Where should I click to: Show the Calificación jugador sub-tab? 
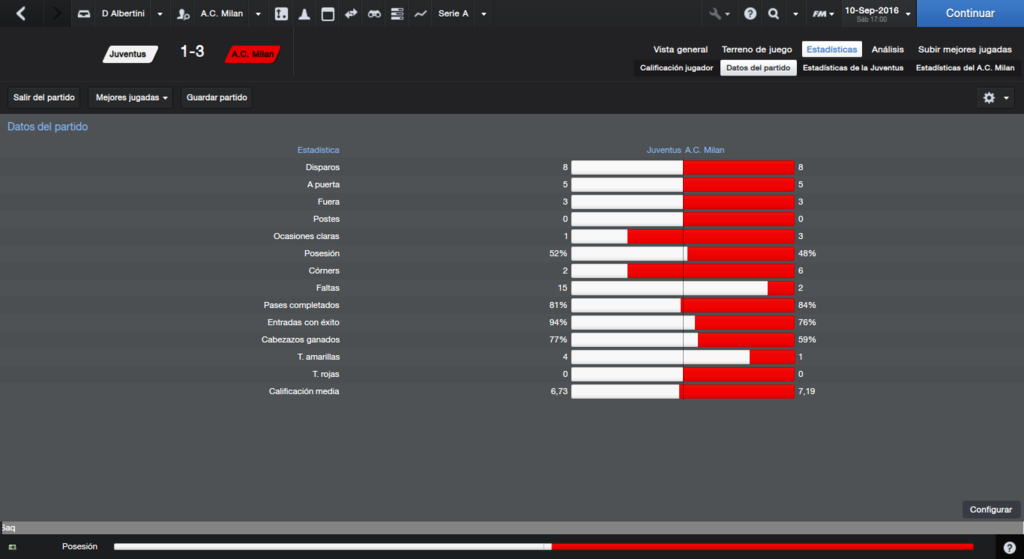click(x=677, y=68)
